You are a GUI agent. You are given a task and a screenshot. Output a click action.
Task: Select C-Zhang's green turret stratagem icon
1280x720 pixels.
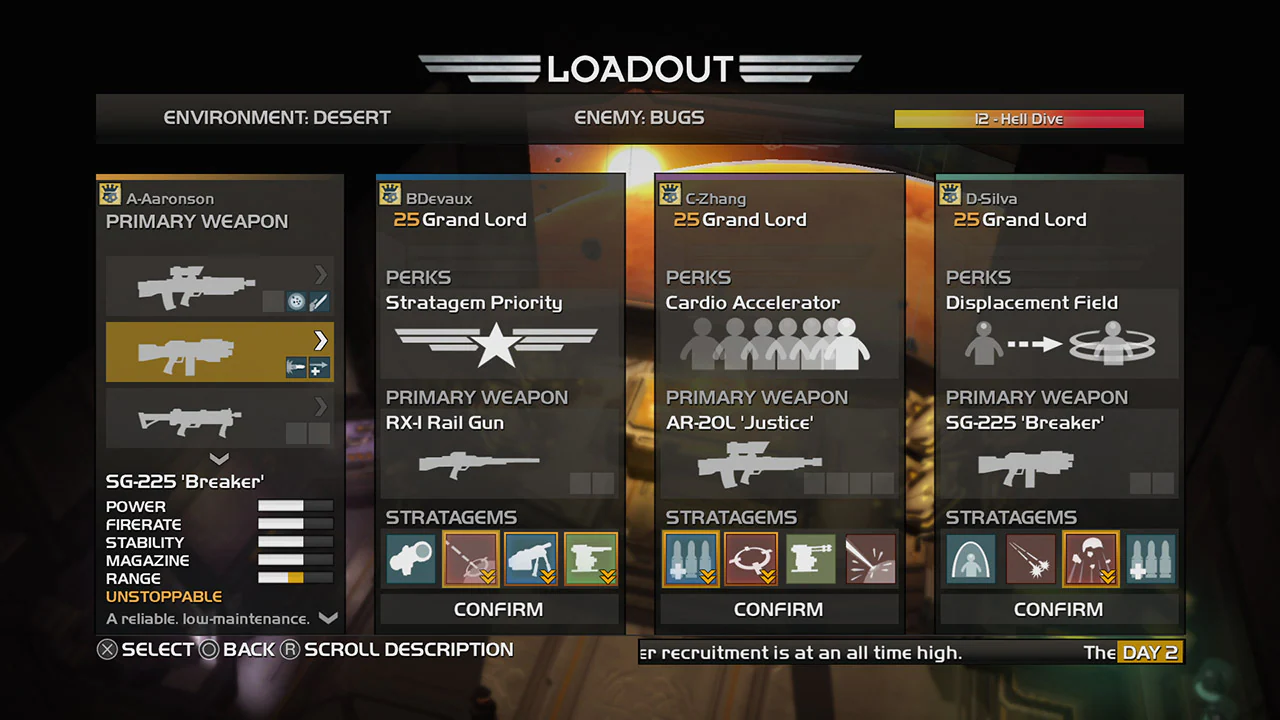tap(810, 559)
